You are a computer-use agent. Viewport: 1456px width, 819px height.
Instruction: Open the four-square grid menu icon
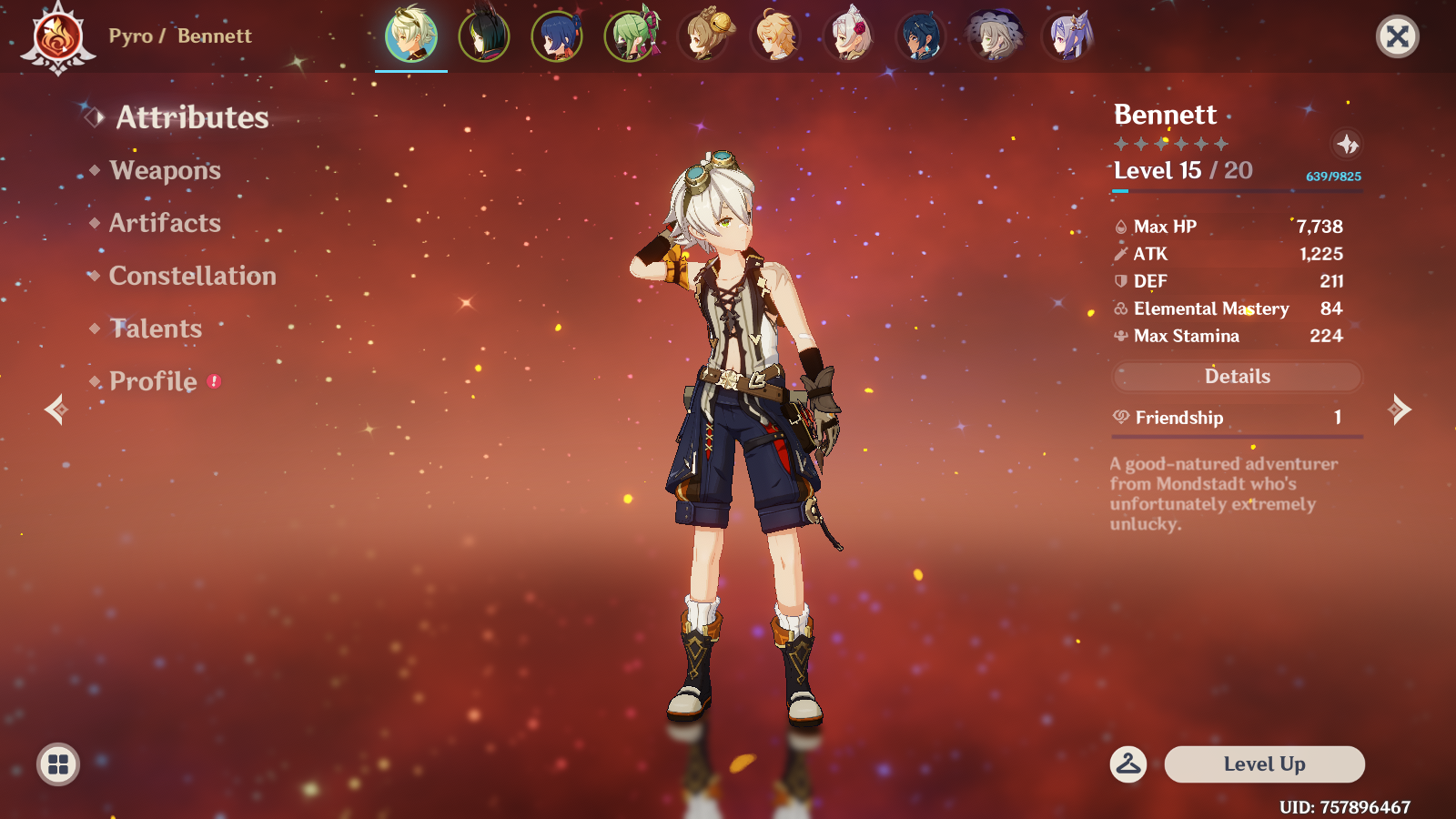(x=58, y=764)
